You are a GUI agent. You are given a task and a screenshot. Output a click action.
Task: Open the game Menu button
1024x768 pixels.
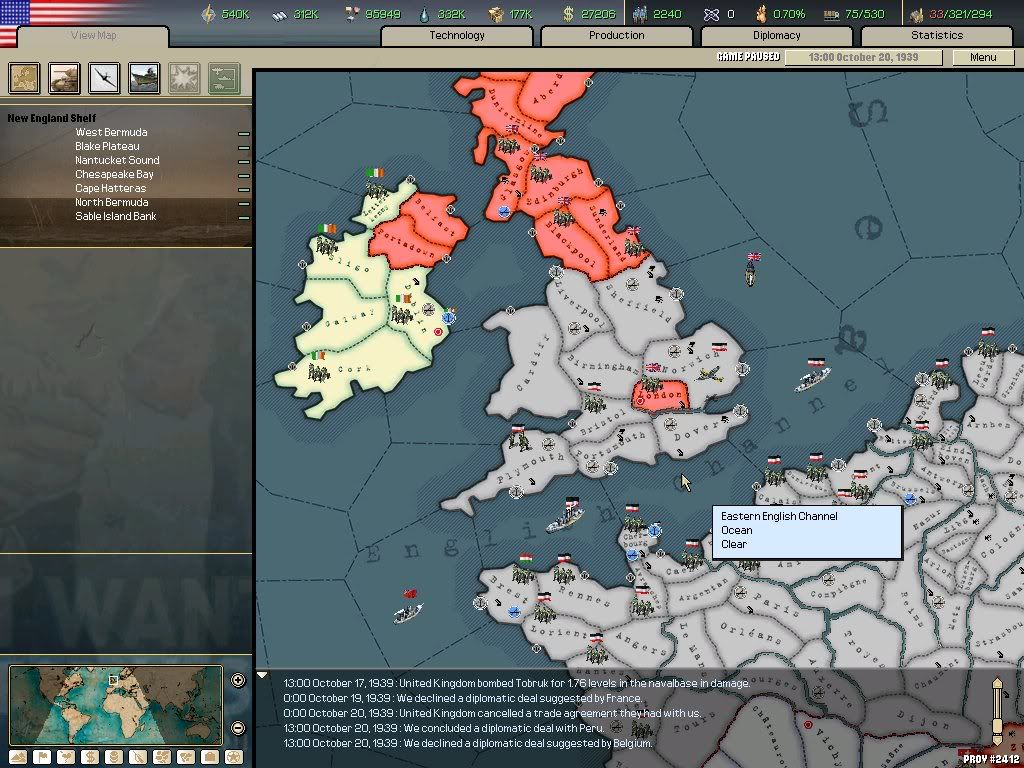pyautogui.click(x=983, y=57)
